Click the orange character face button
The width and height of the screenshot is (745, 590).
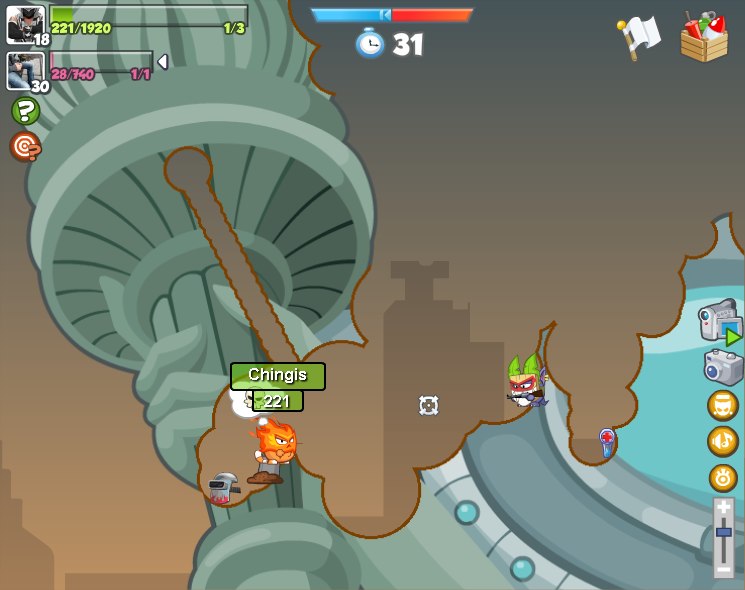point(723,405)
